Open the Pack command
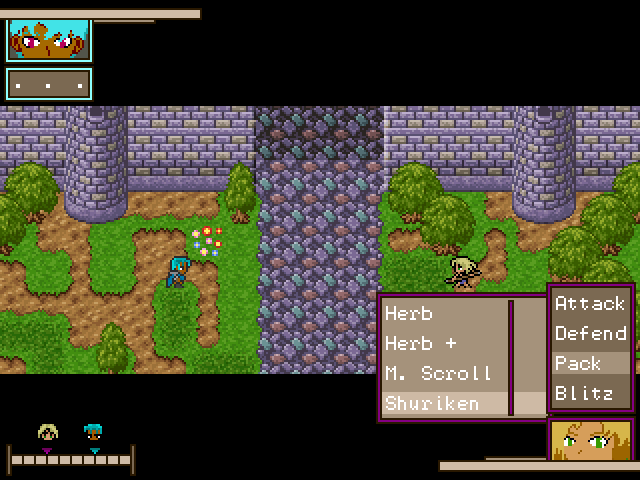 (590, 363)
